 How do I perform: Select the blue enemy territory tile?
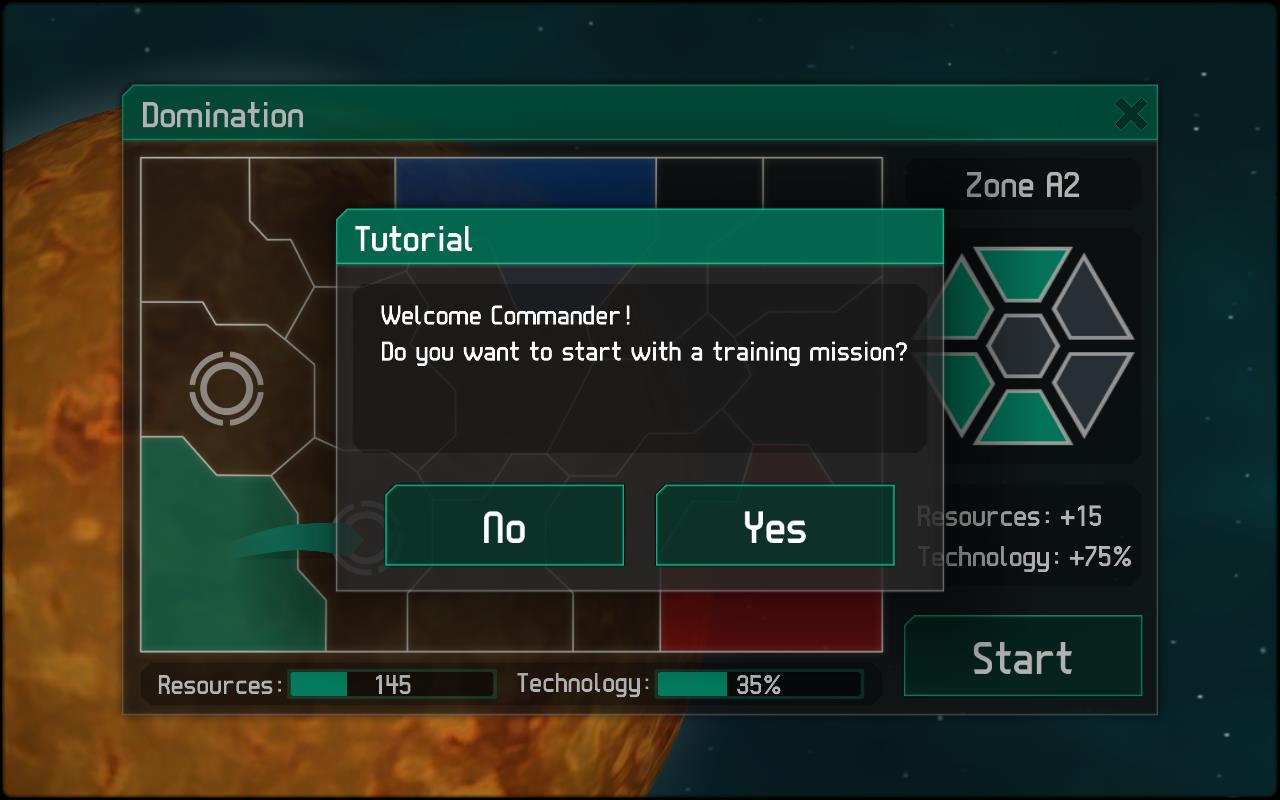[x=524, y=183]
